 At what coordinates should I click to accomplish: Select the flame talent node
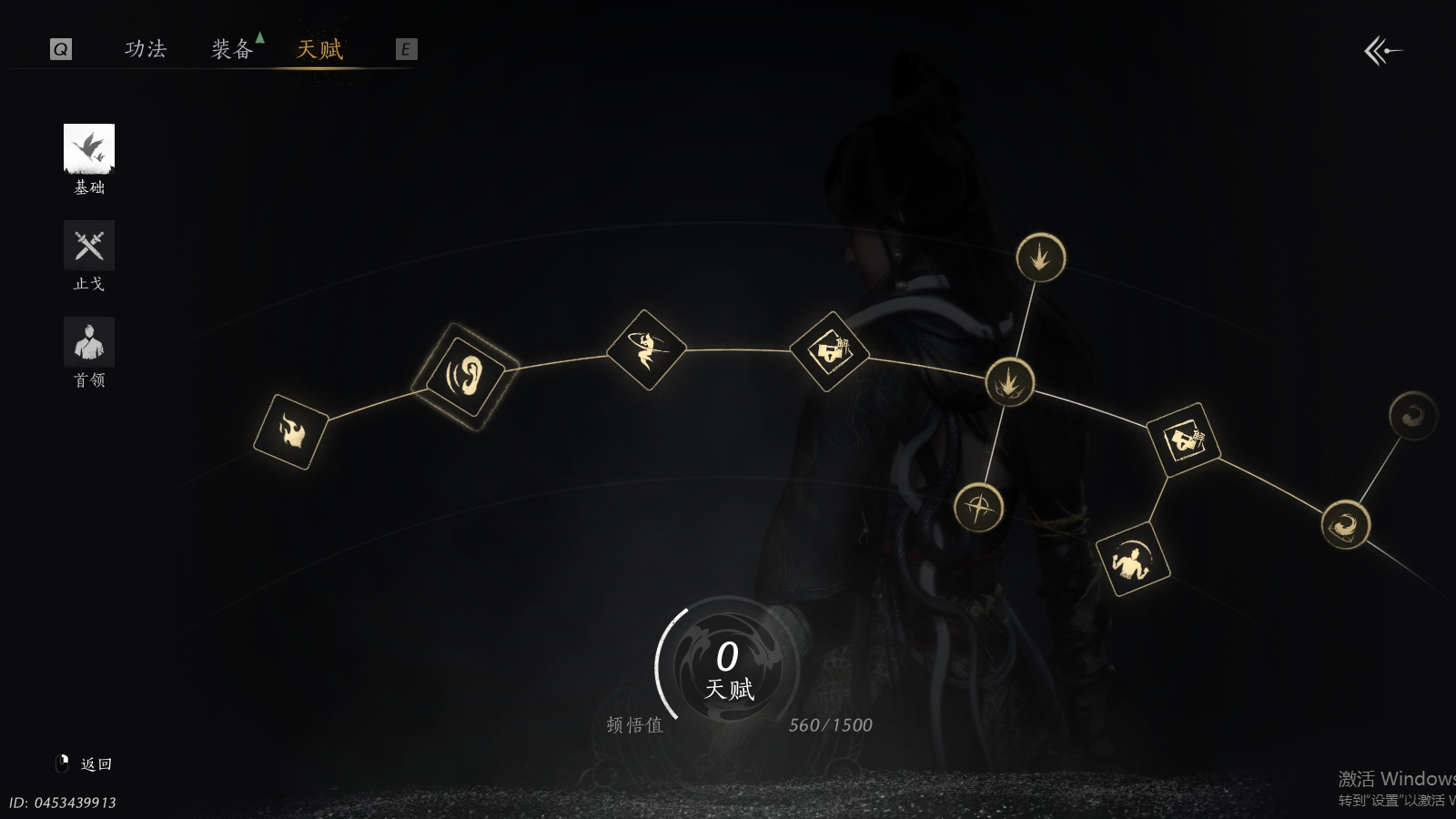(291, 432)
